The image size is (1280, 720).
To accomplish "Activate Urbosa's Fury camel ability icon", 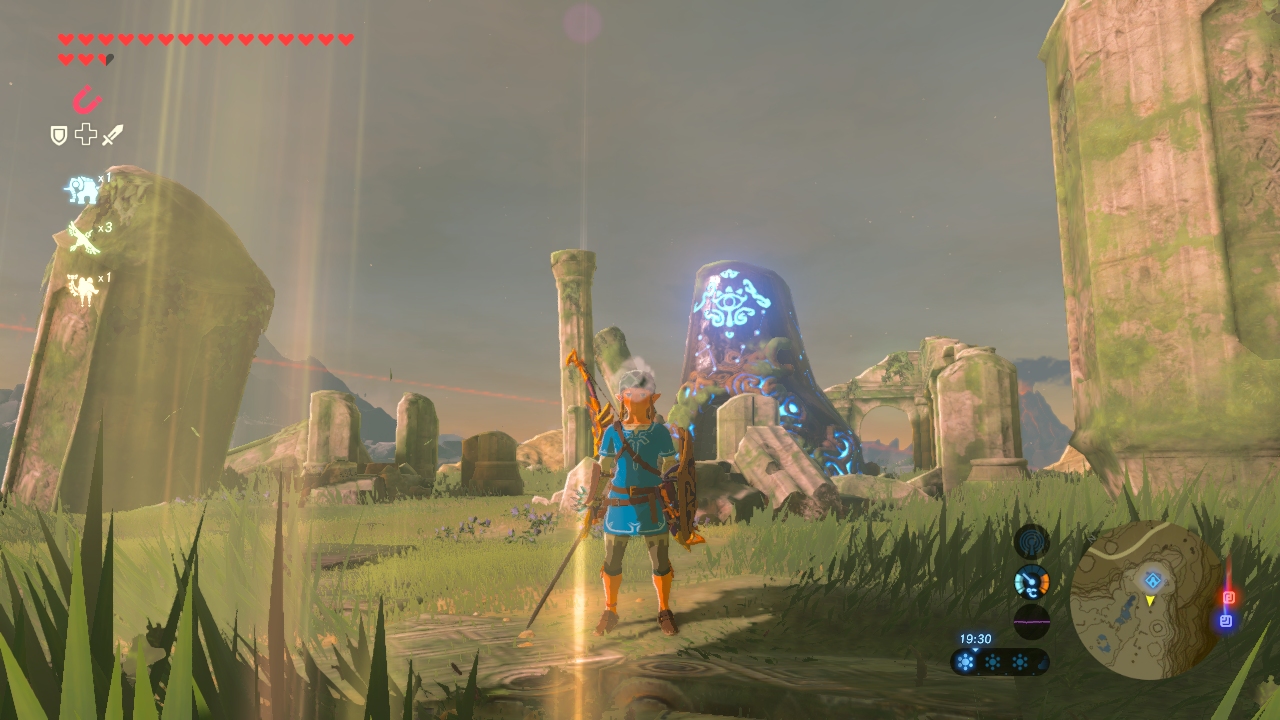I will (x=82, y=288).
